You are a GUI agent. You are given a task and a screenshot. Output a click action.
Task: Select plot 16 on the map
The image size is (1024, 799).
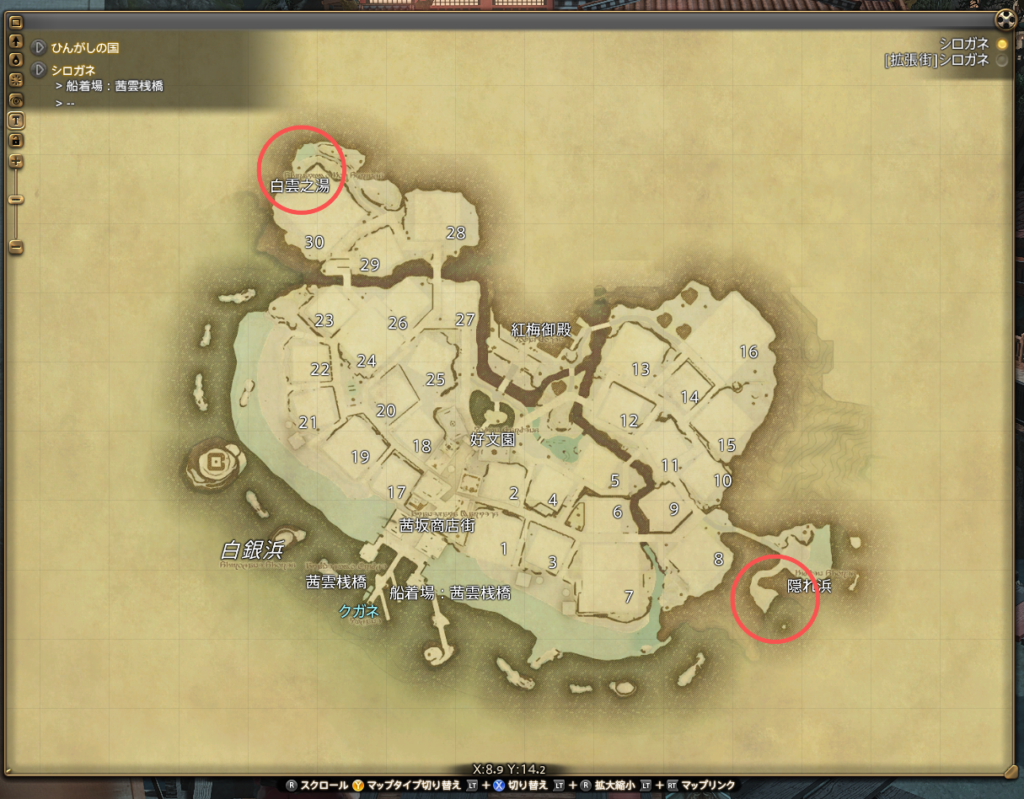pos(749,351)
